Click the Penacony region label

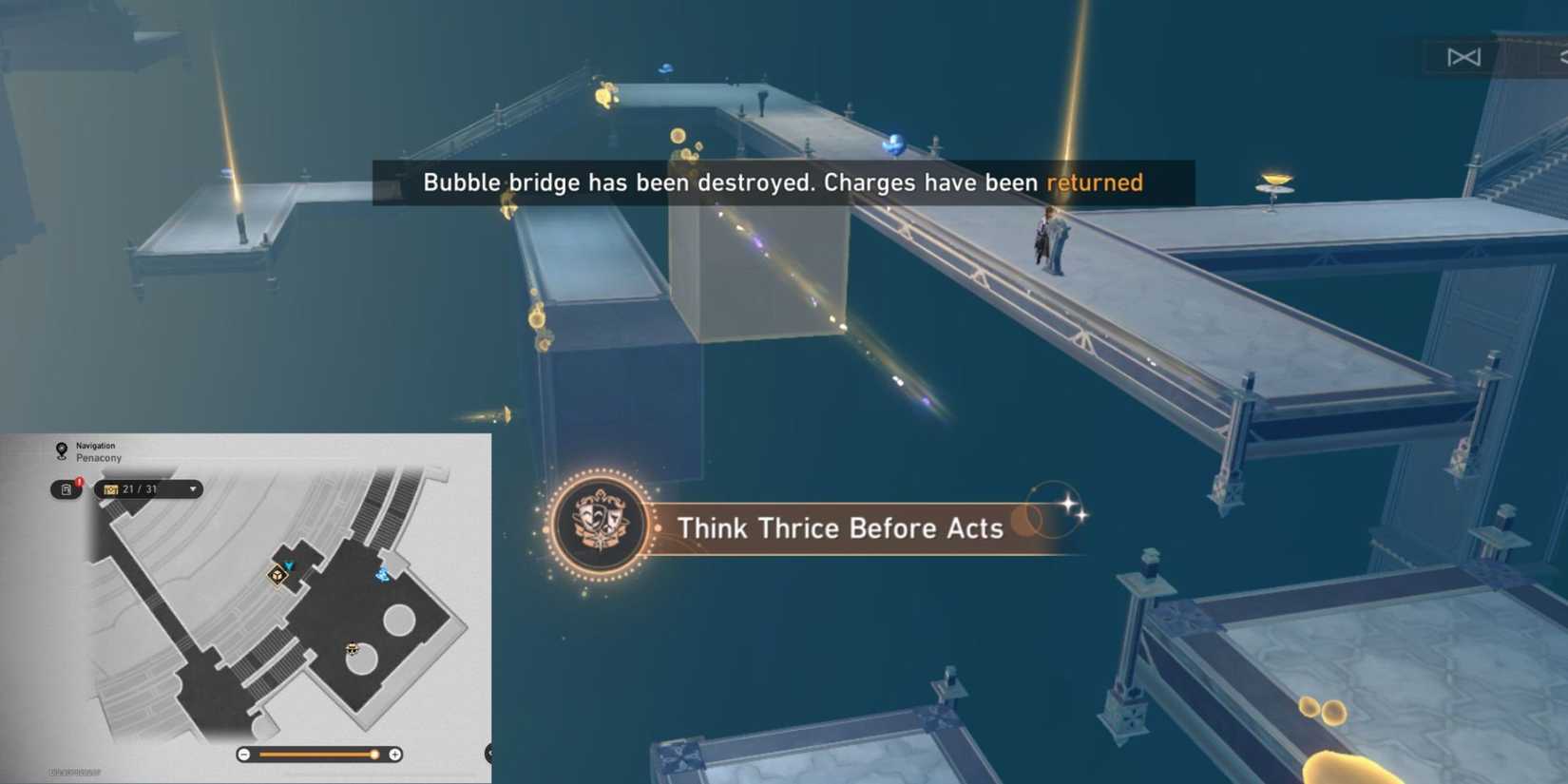pos(98,457)
